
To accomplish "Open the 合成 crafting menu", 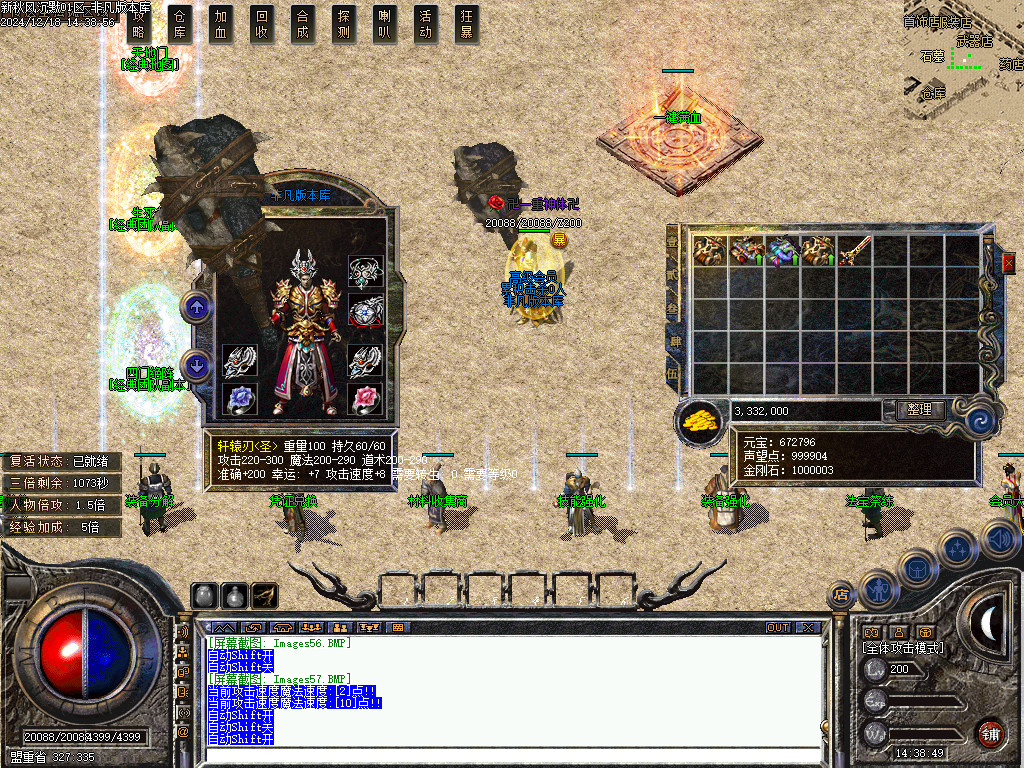I will pos(303,24).
